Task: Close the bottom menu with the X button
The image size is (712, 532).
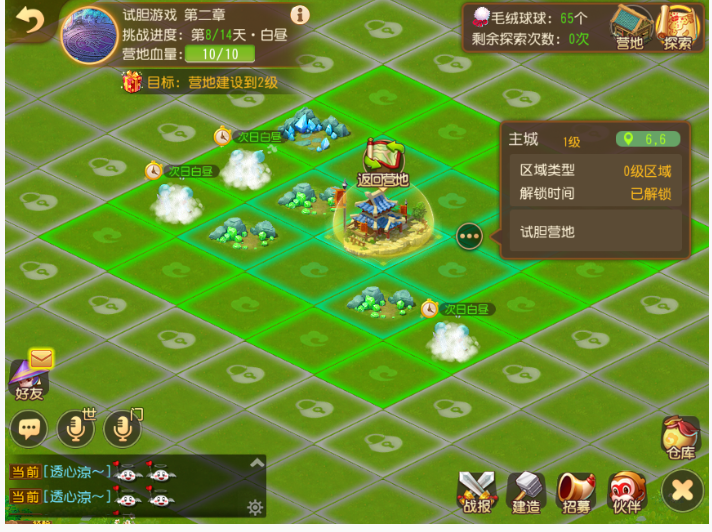Action: 682,490
